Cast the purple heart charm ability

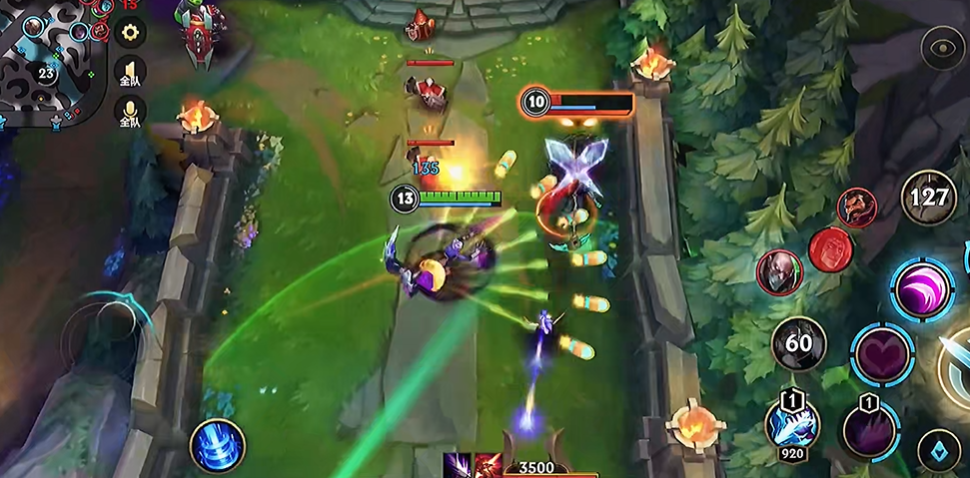[x=882, y=354]
